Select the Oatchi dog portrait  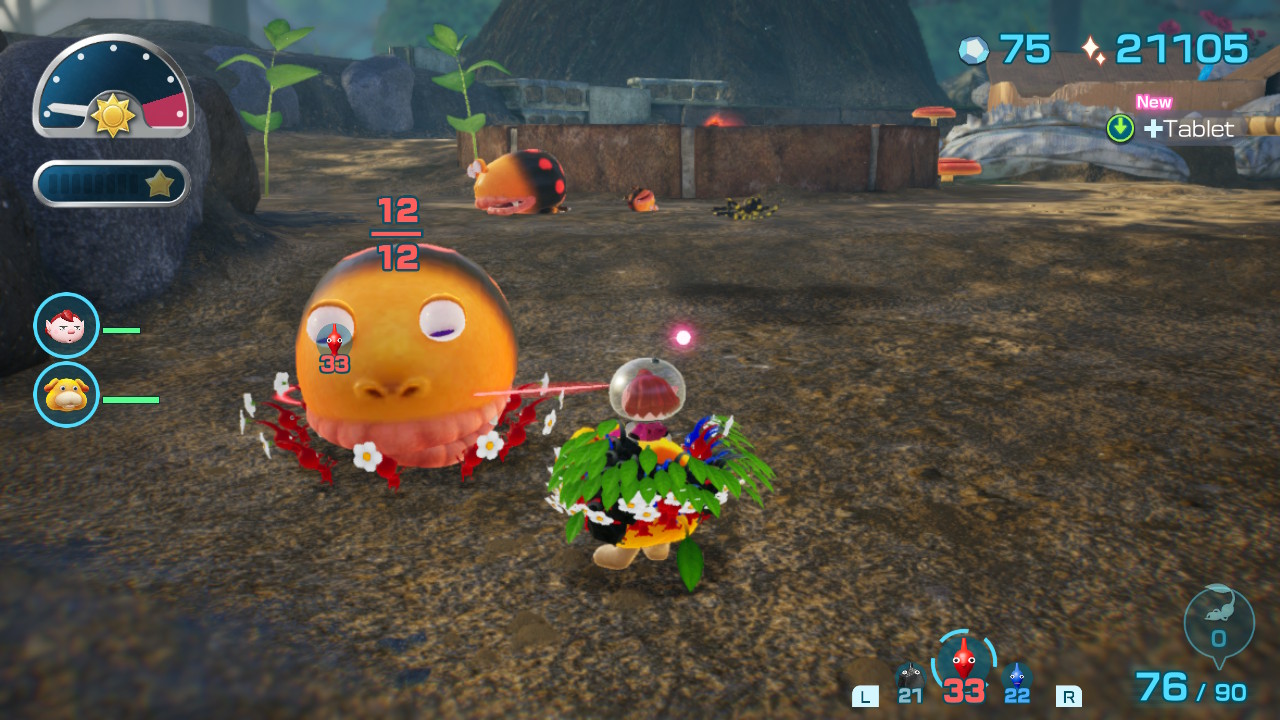click(x=66, y=394)
